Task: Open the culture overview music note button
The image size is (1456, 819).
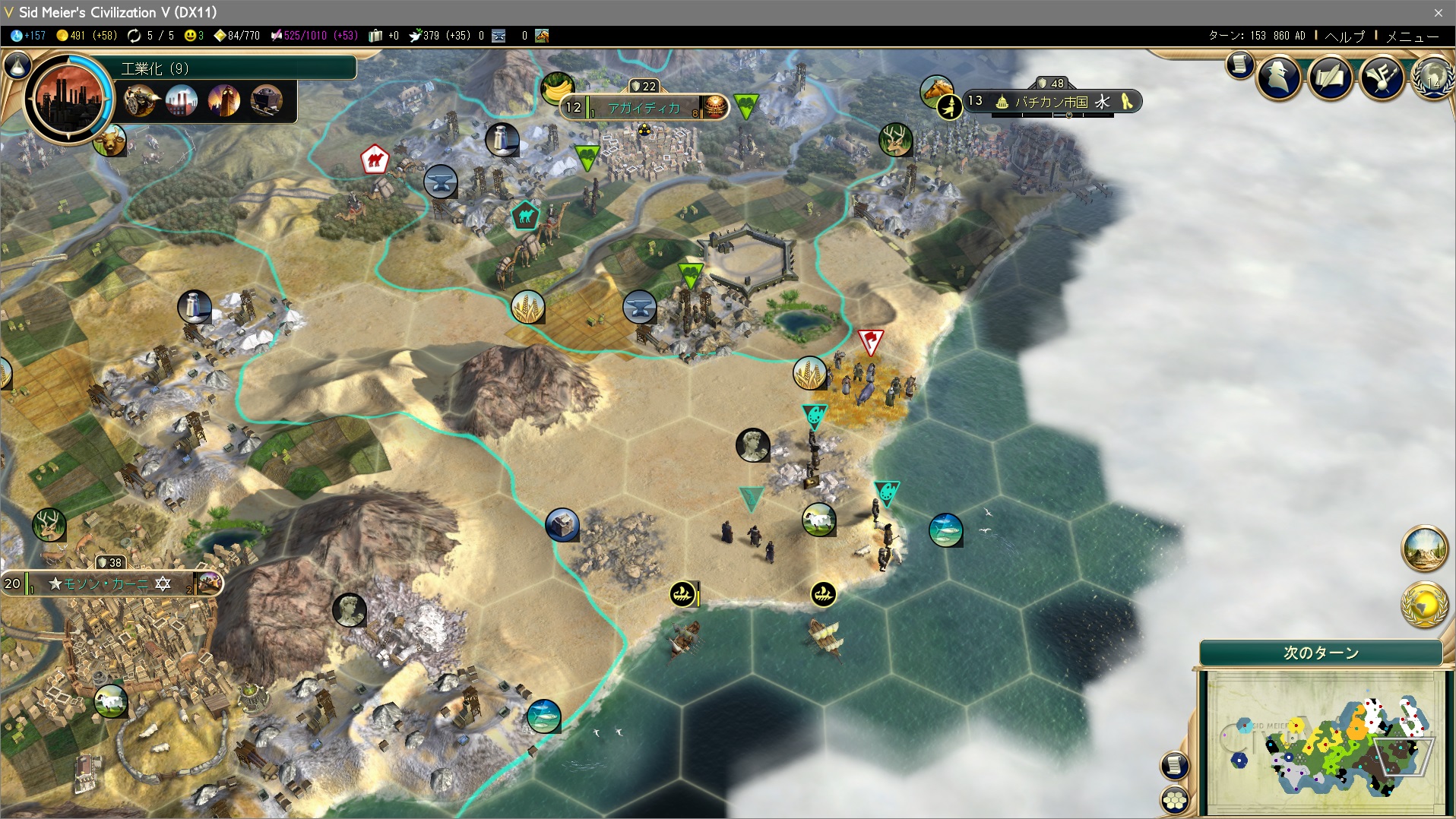Action: point(1382,77)
